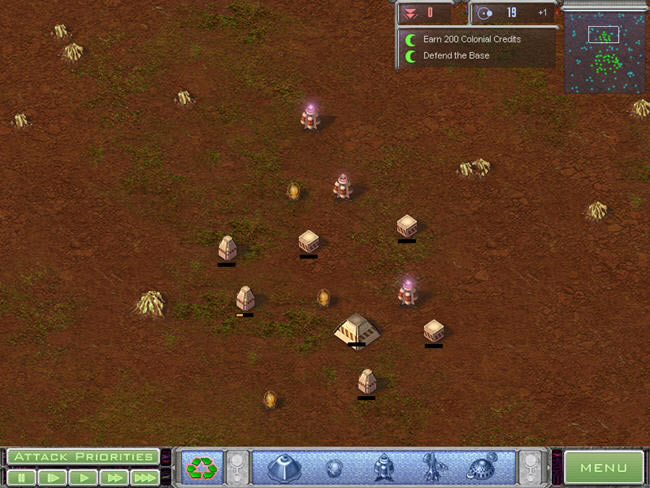Set the game to slow speed
This screenshot has width=650, height=488.
click(x=52, y=478)
